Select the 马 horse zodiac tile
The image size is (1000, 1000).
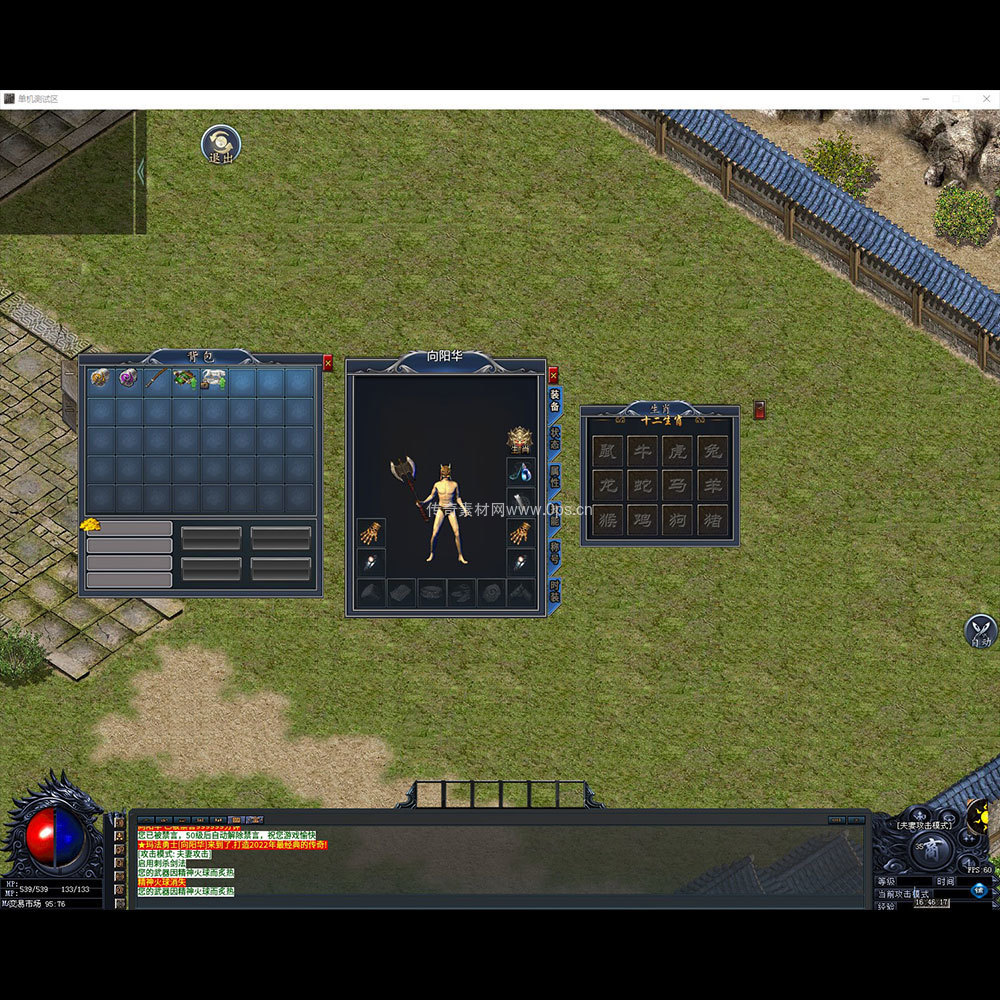click(x=677, y=485)
